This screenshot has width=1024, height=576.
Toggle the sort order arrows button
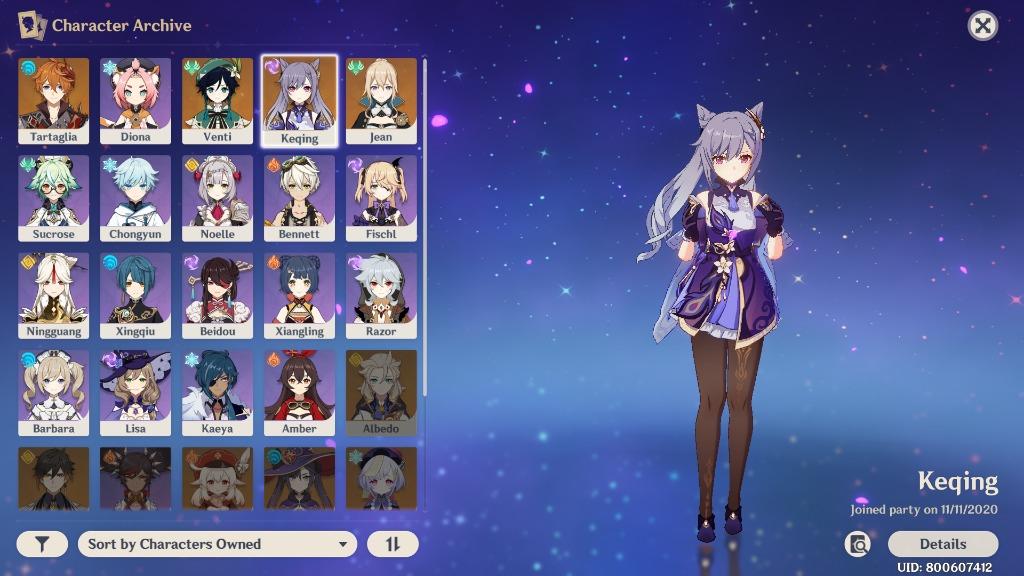[393, 544]
